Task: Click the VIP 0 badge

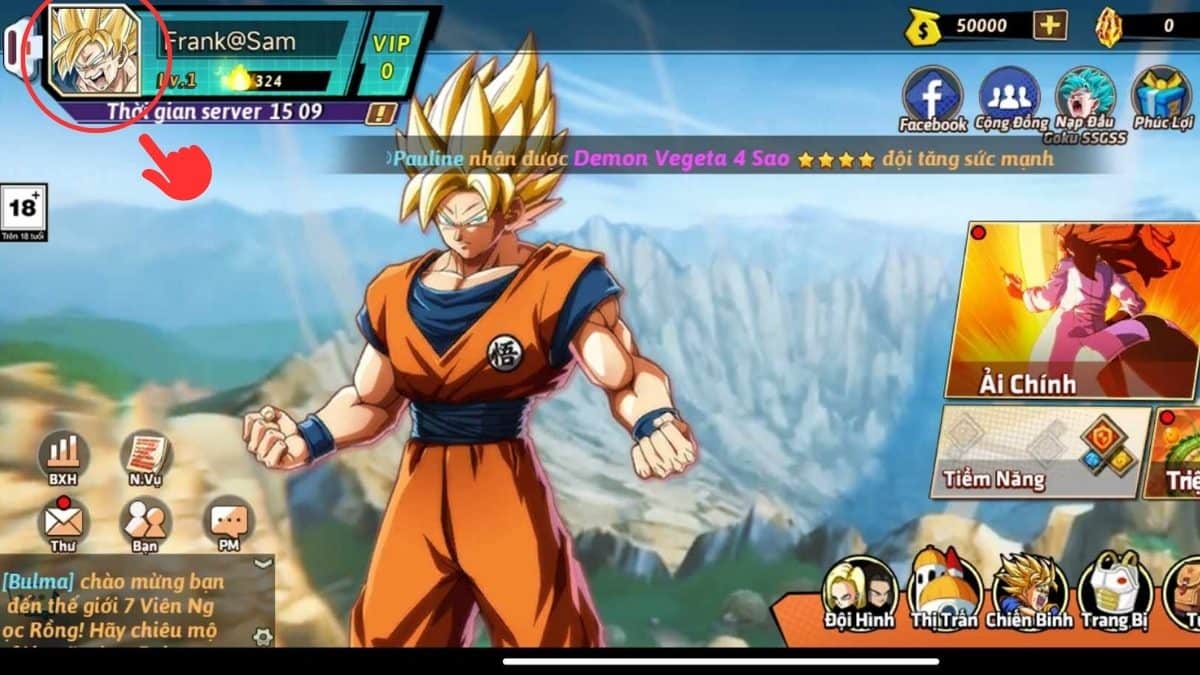Action: coord(384,55)
